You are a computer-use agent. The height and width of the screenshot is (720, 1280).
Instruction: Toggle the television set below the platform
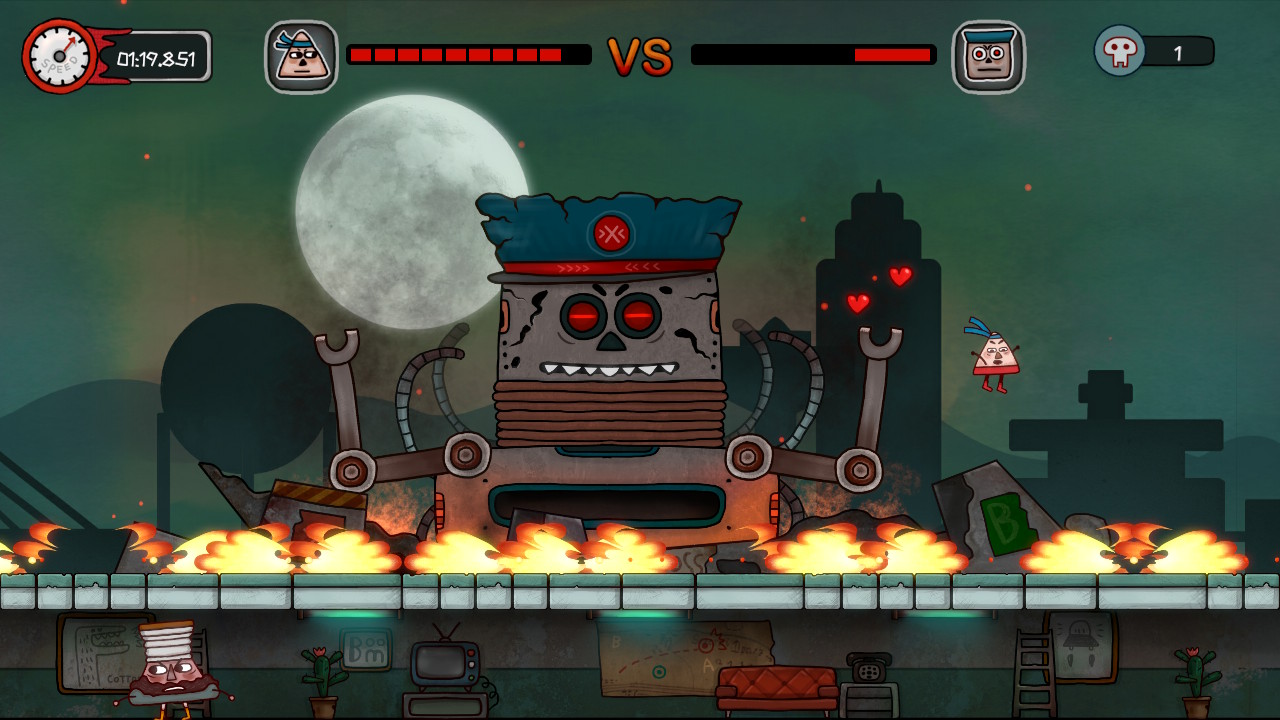(447, 665)
